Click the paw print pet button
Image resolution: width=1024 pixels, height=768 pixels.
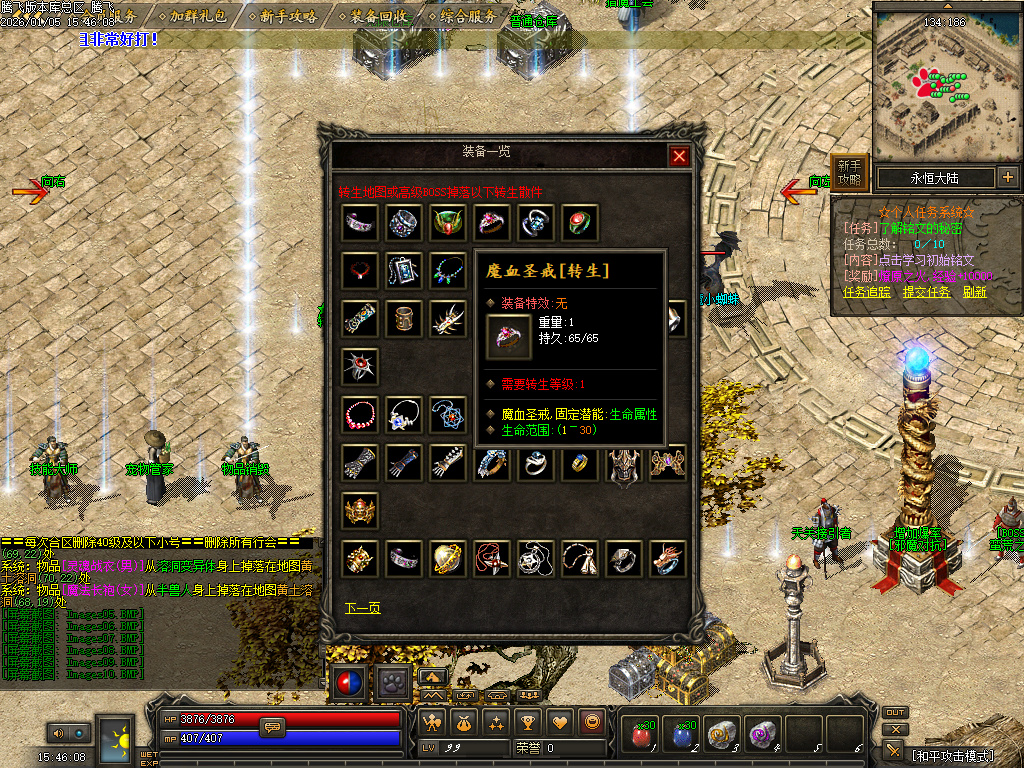pos(391,683)
